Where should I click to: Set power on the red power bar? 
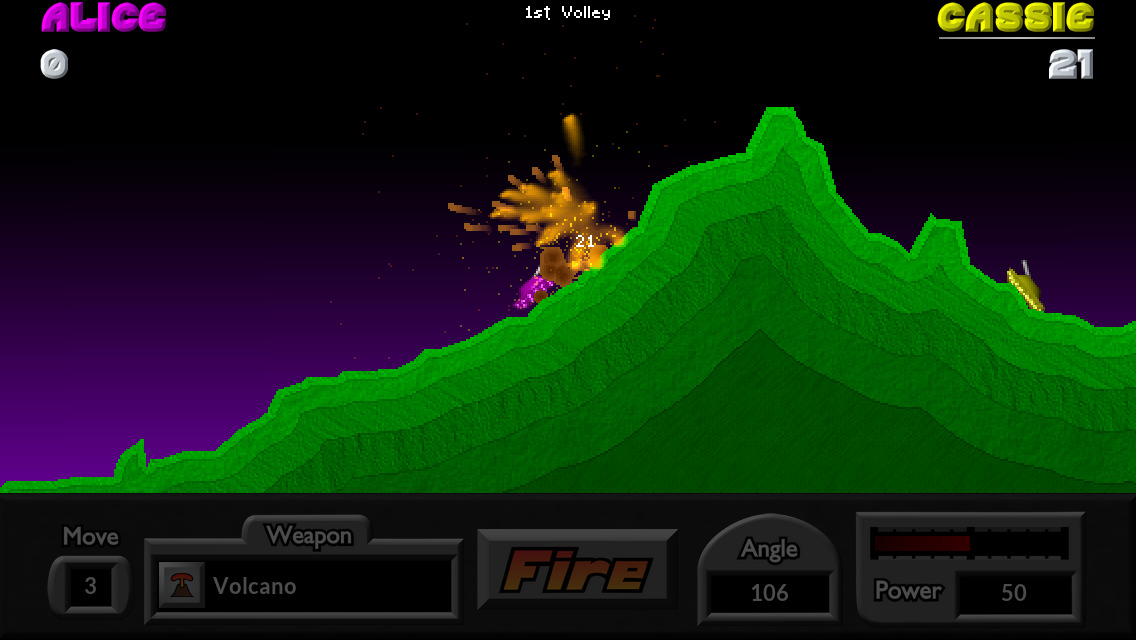pyautogui.click(x=968, y=543)
